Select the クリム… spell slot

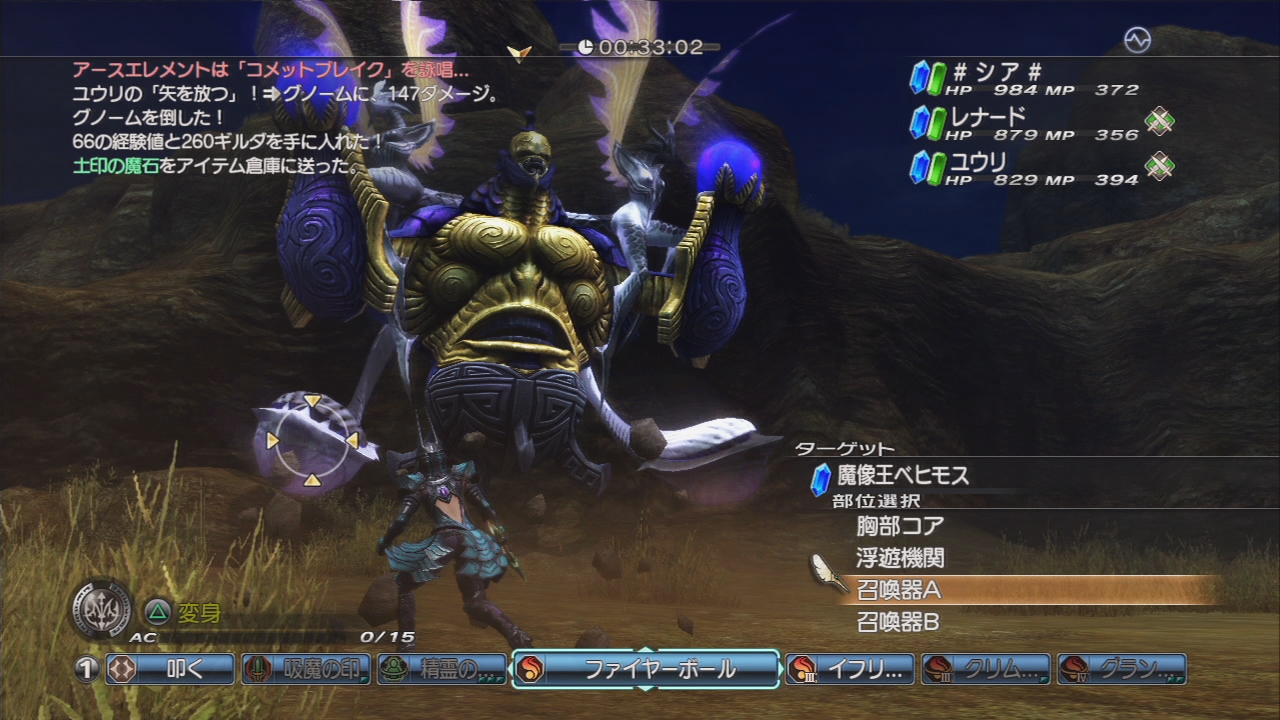986,669
